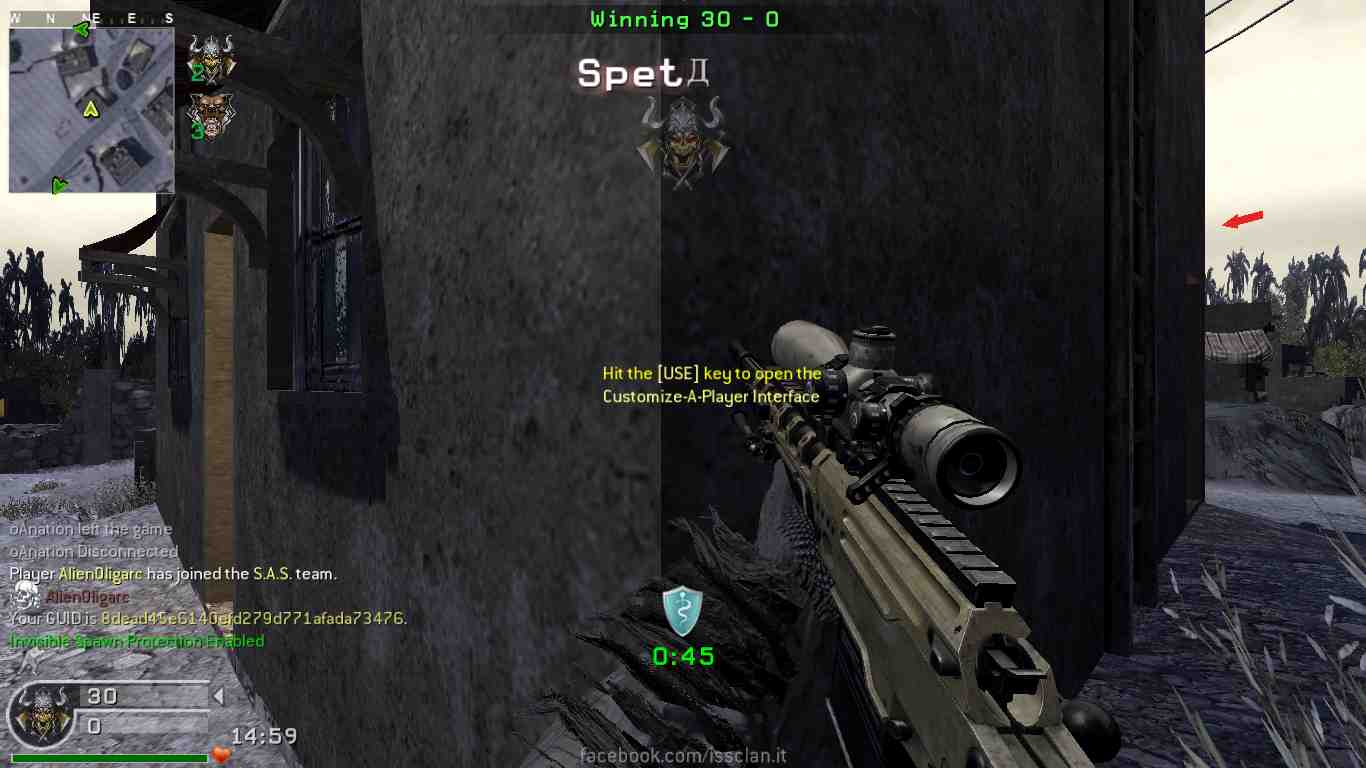1366x768 pixels.
Task: Click the heart icon by the health bar
Action: click(x=221, y=755)
